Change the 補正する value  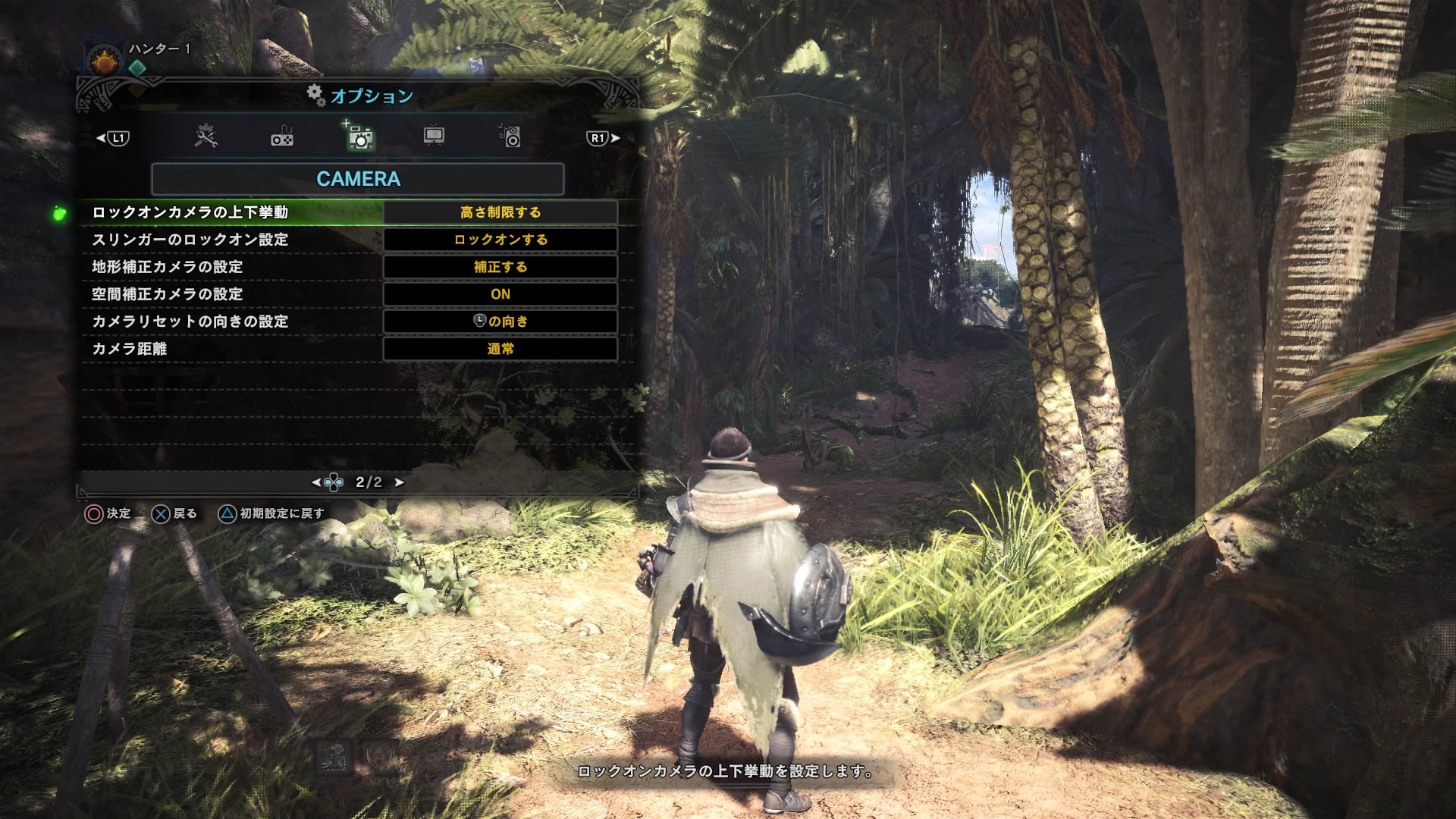(500, 267)
